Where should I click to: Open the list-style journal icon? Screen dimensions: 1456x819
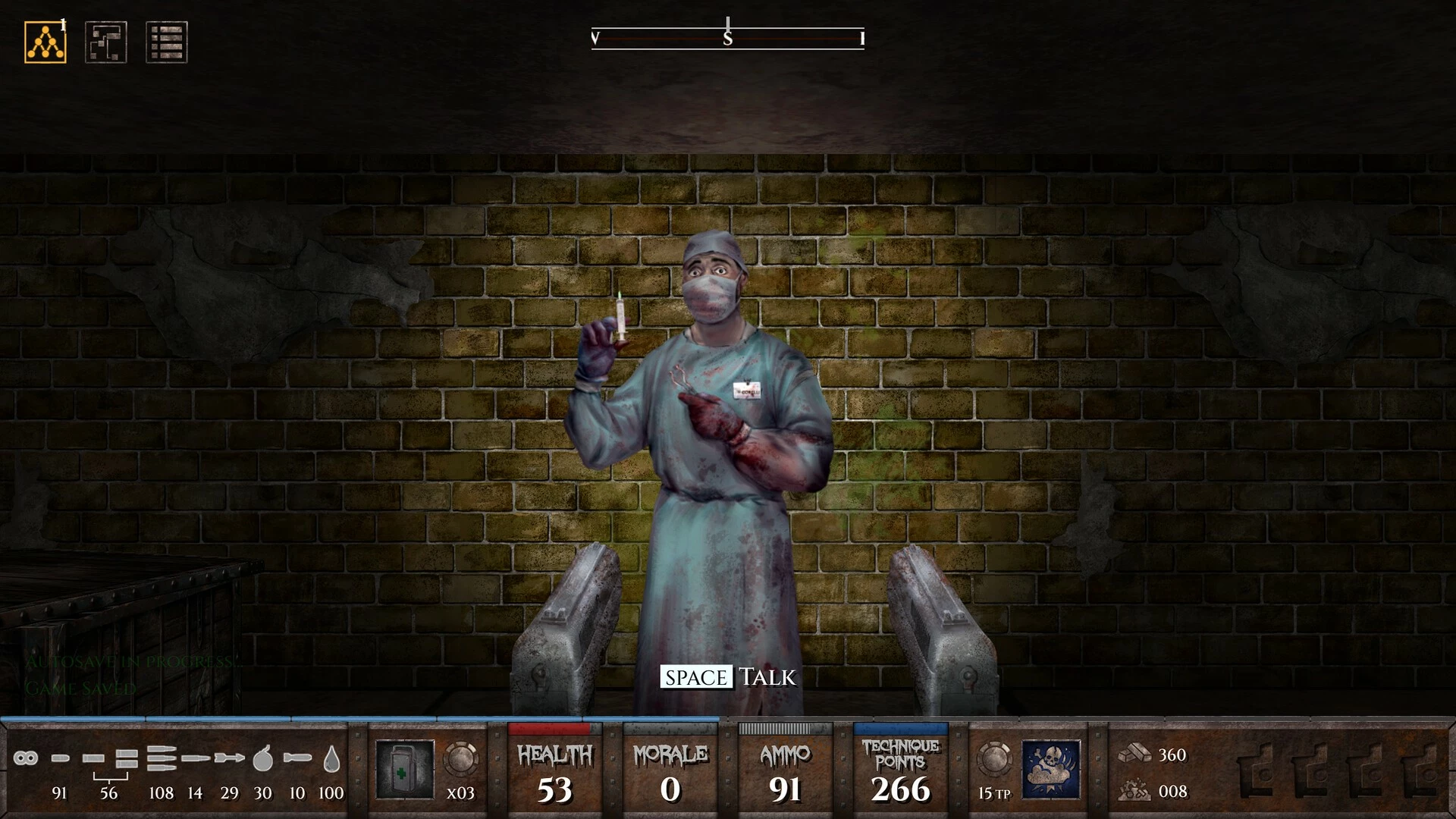(166, 42)
